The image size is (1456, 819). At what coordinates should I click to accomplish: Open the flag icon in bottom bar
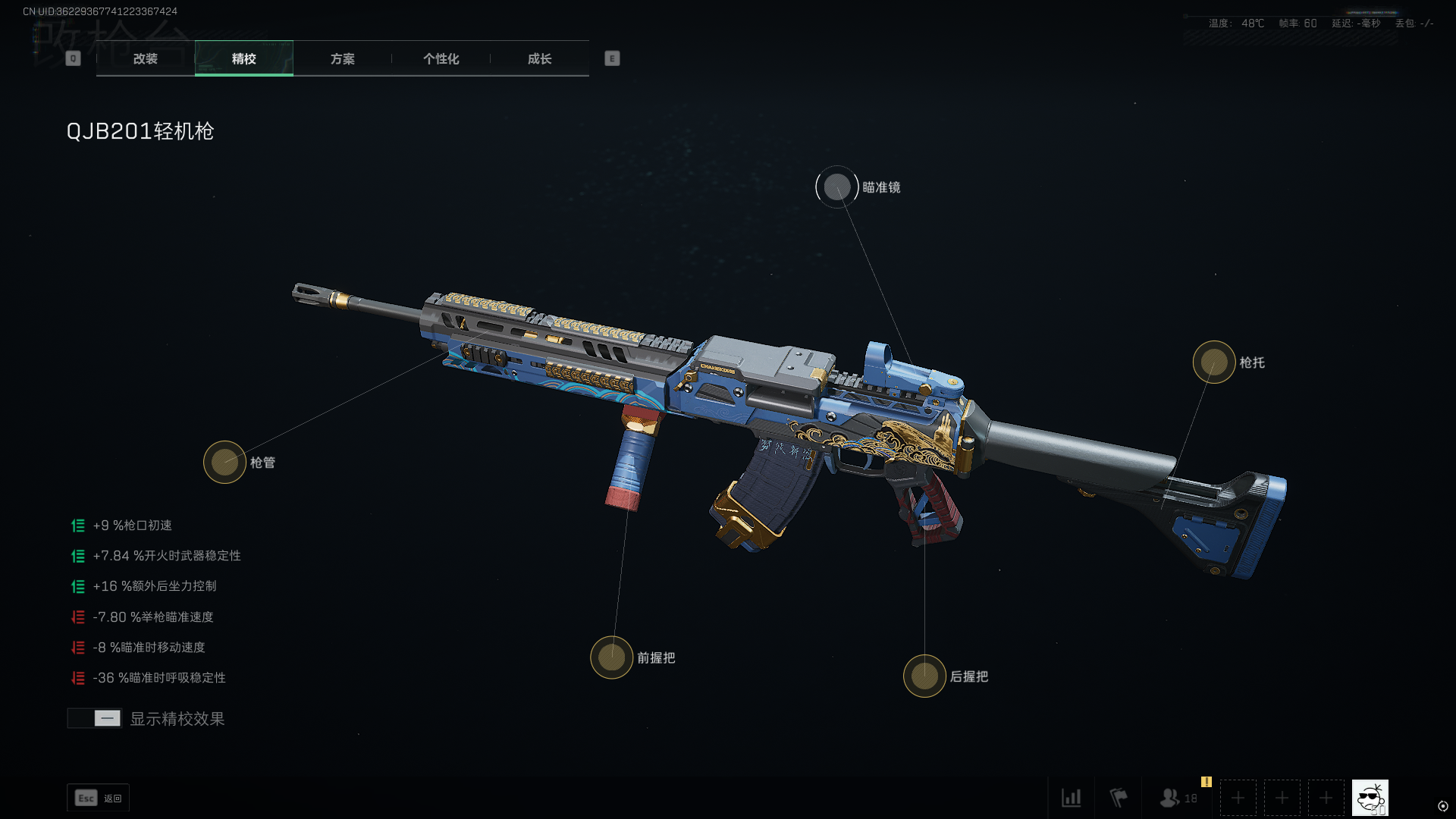tap(1118, 798)
